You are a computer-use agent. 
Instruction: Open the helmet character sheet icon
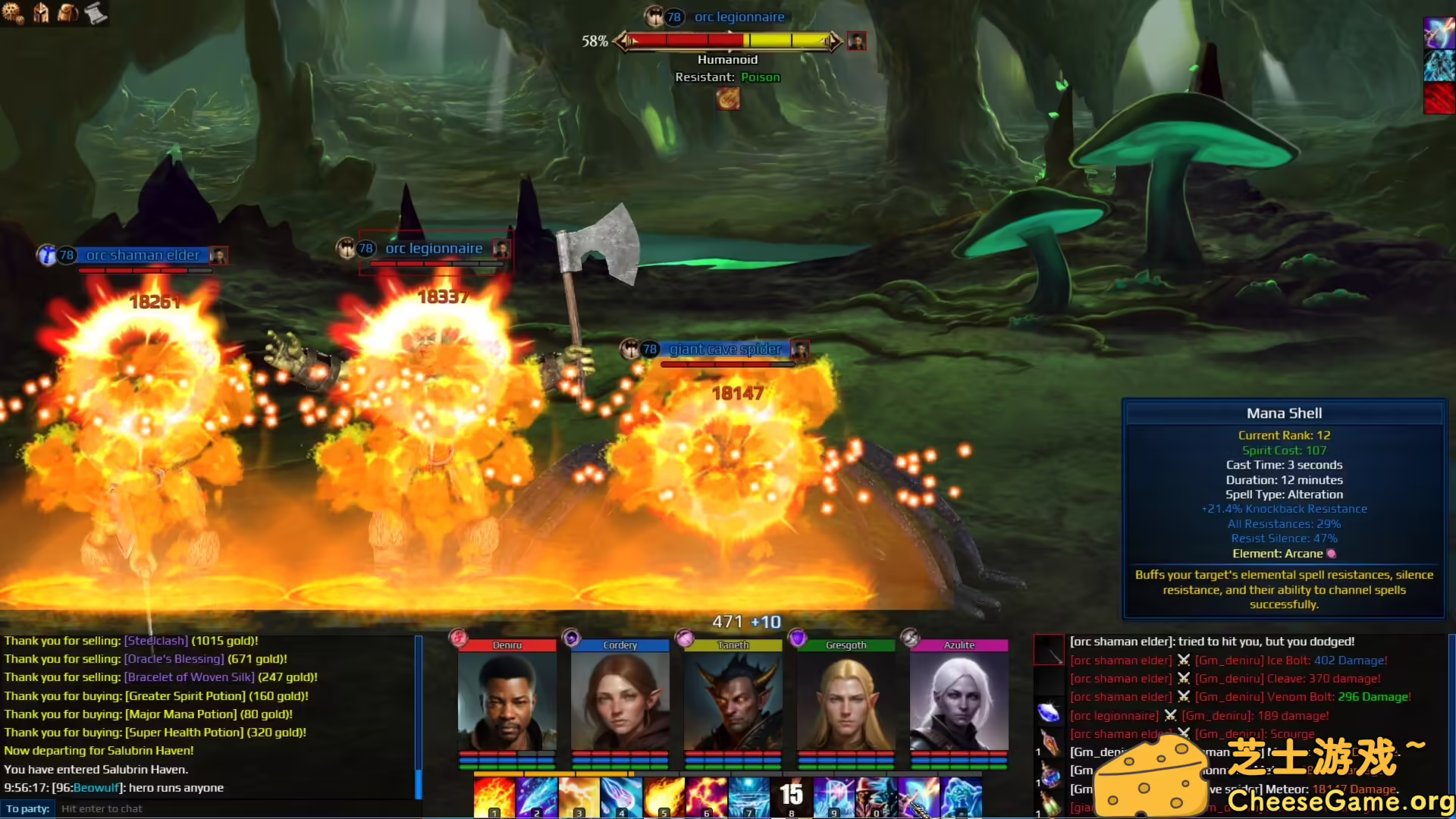coord(41,13)
